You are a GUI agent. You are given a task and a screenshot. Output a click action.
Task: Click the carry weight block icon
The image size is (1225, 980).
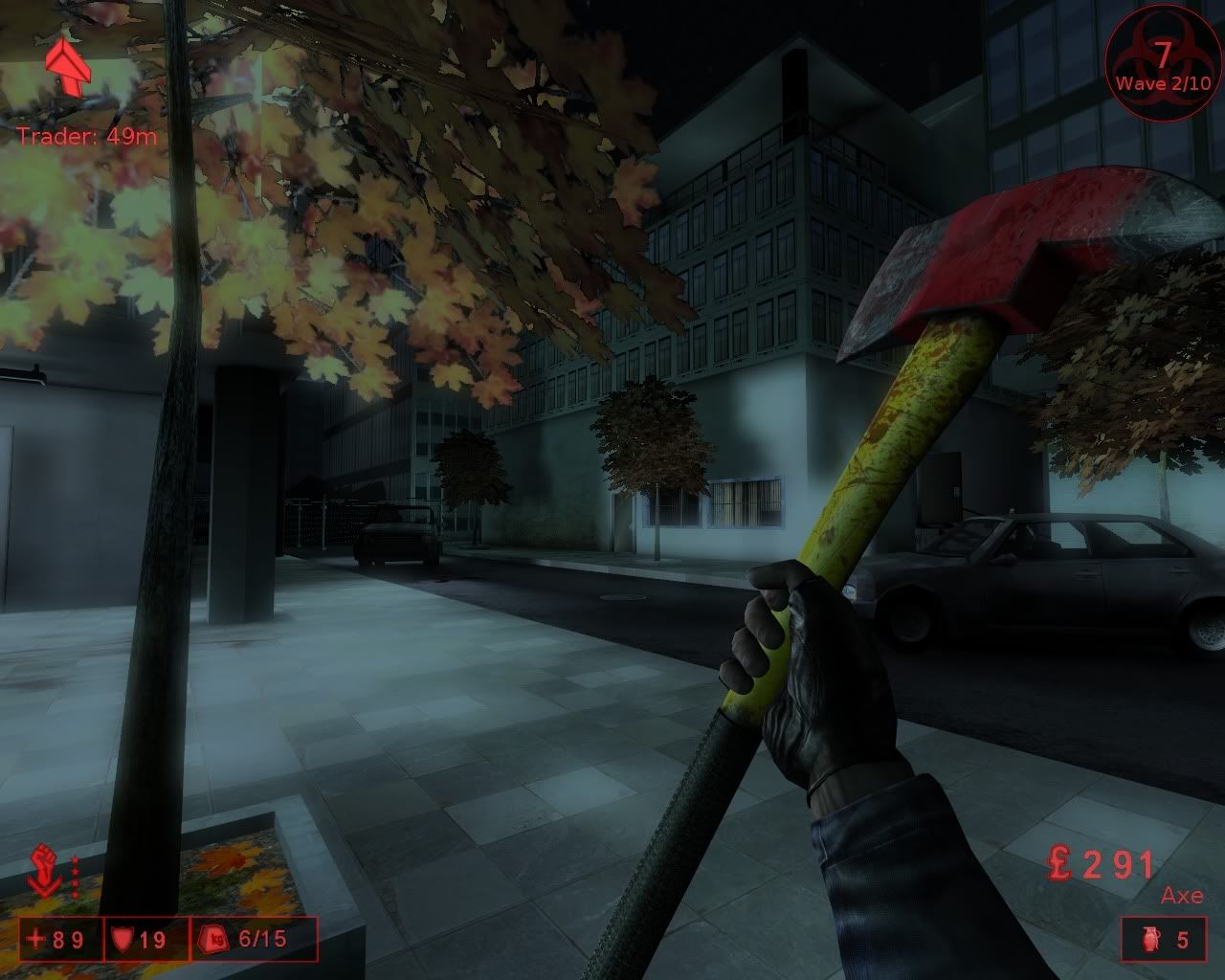point(212,940)
